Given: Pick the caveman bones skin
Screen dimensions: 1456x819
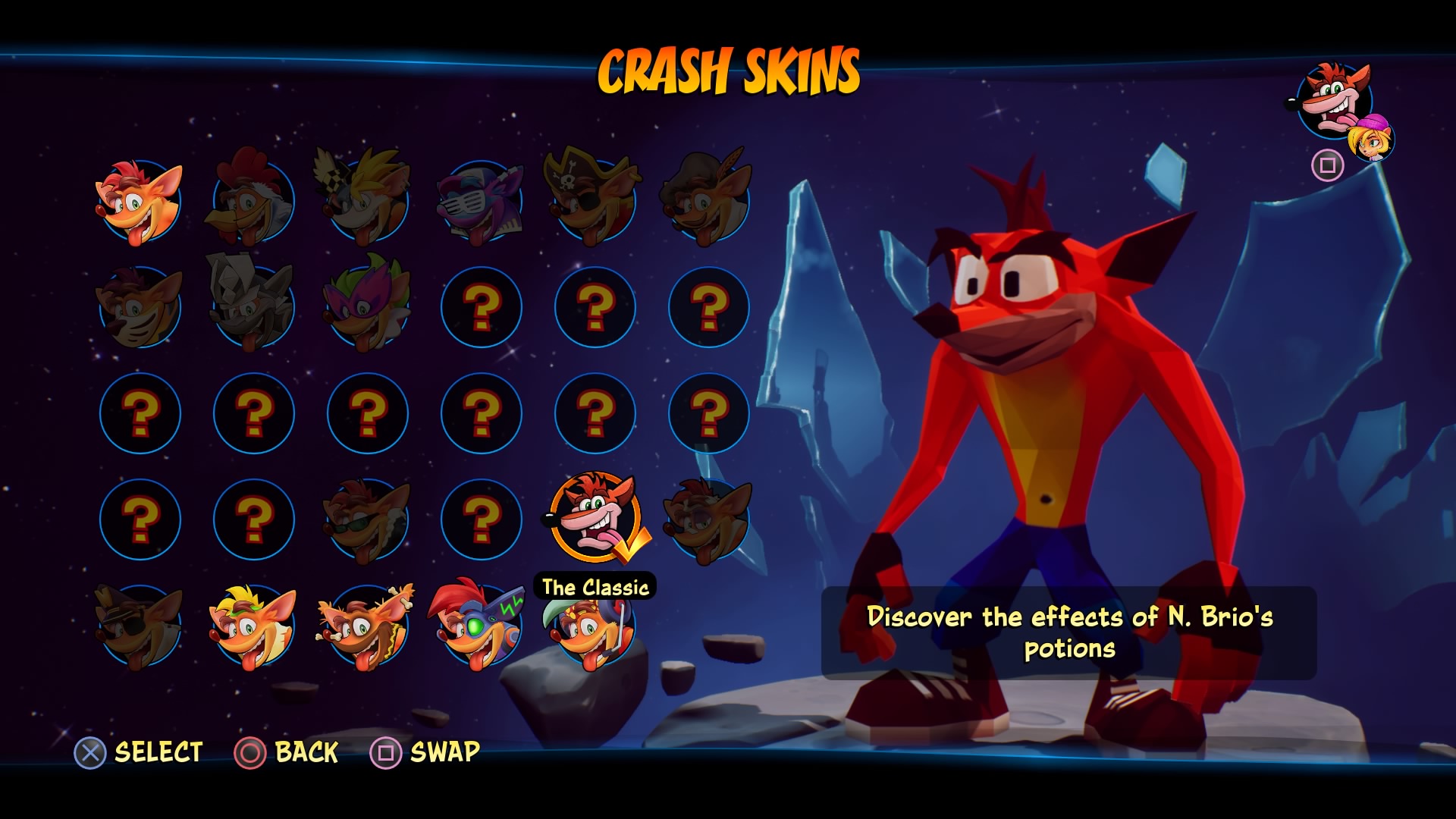Looking at the screenshot, I should click(x=367, y=626).
